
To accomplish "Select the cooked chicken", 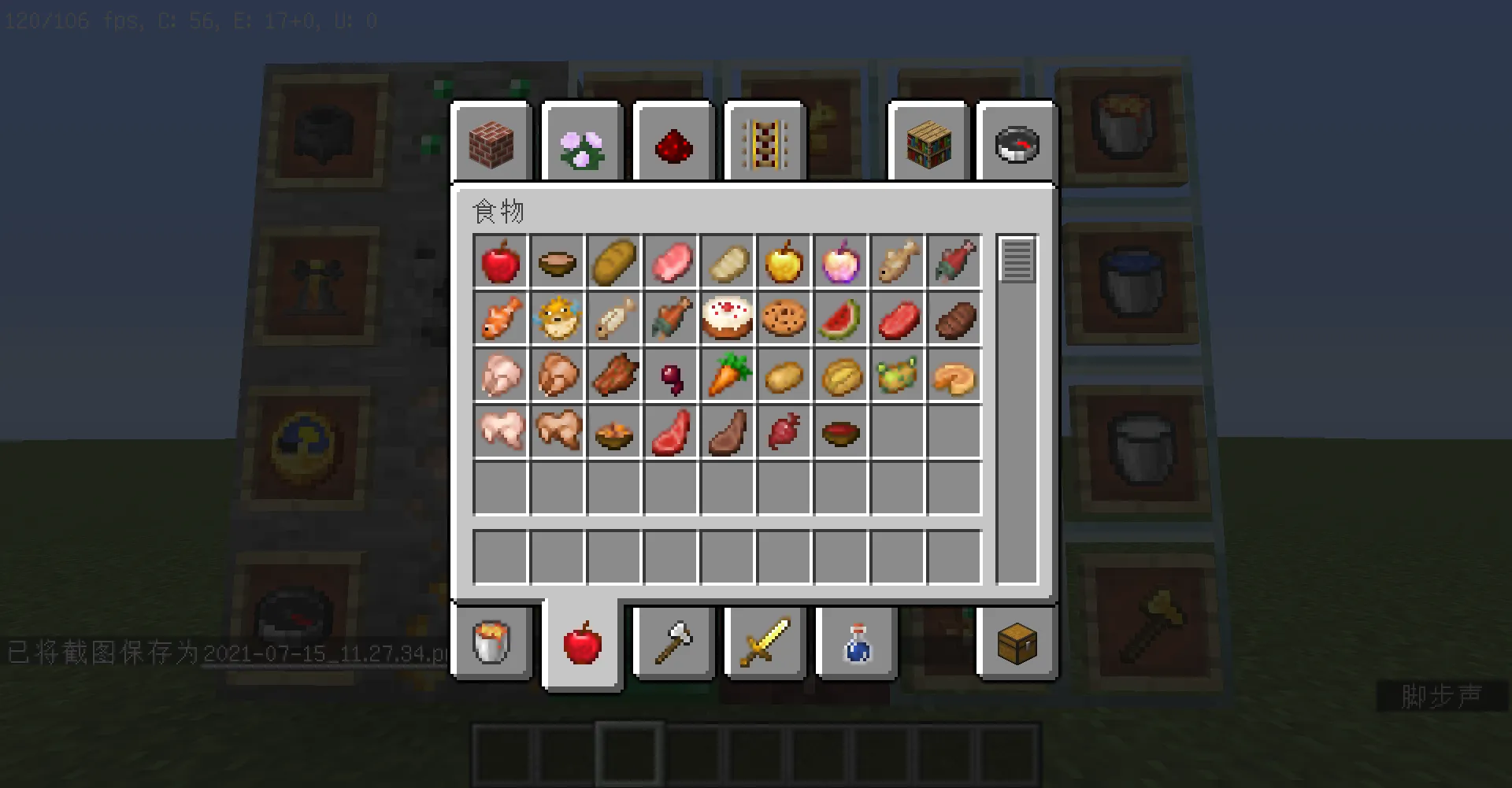I will coord(558,376).
